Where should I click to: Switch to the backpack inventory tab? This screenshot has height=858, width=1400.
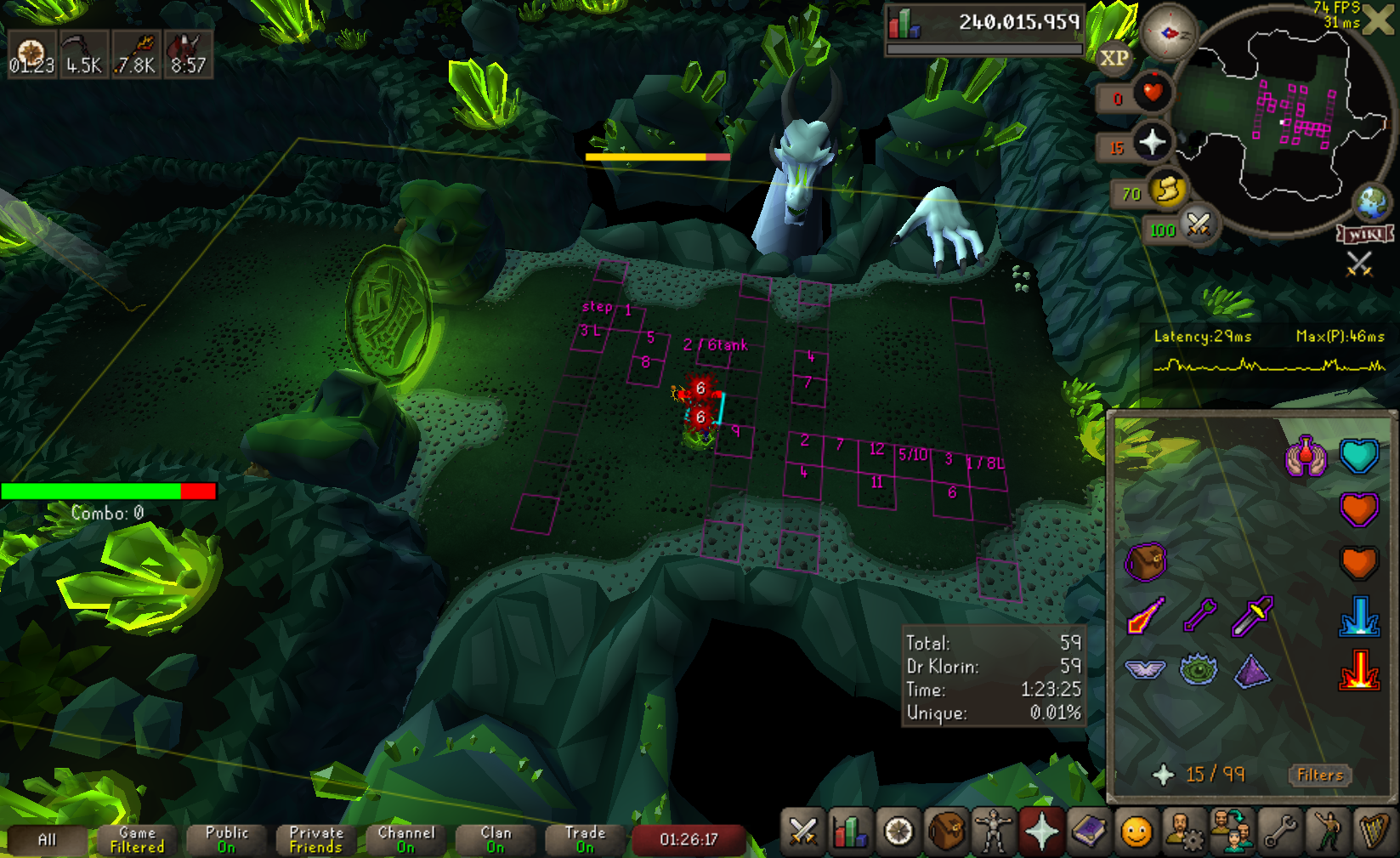(945, 831)
